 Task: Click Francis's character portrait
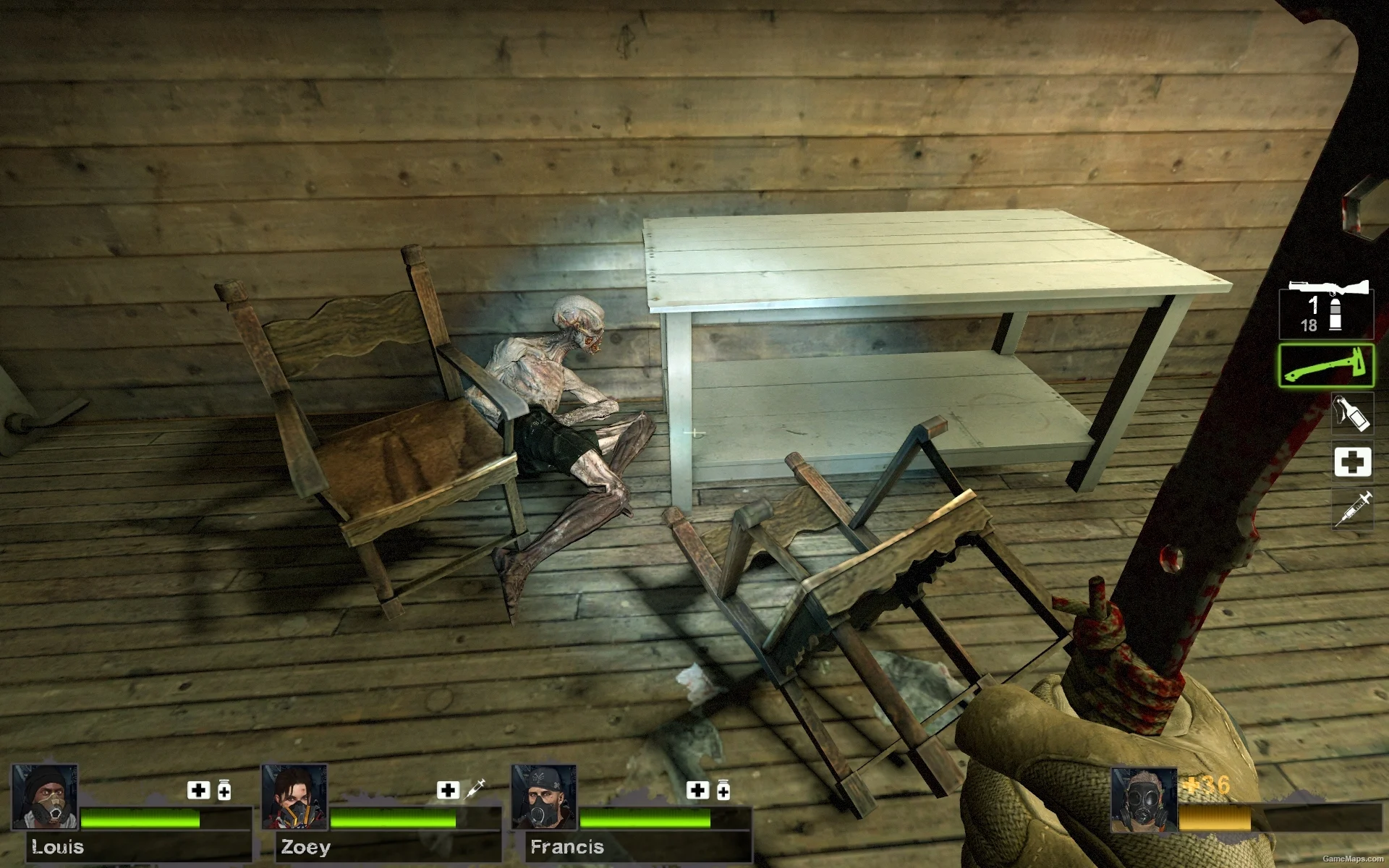(x=544, y=796)
